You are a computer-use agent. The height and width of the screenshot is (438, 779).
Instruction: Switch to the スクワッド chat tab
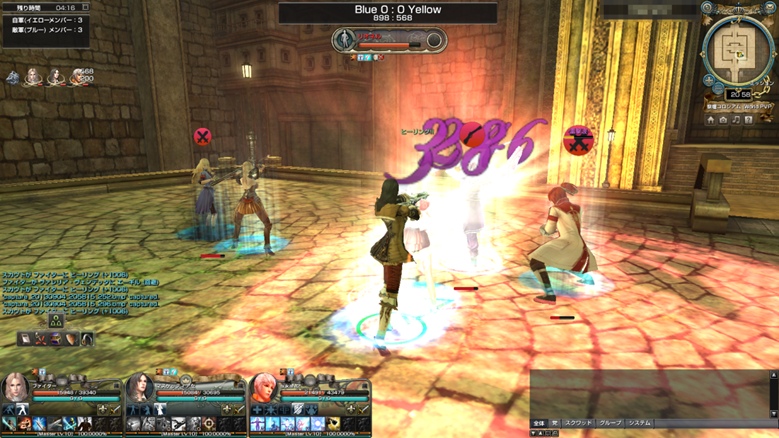[x=578, y=423]
